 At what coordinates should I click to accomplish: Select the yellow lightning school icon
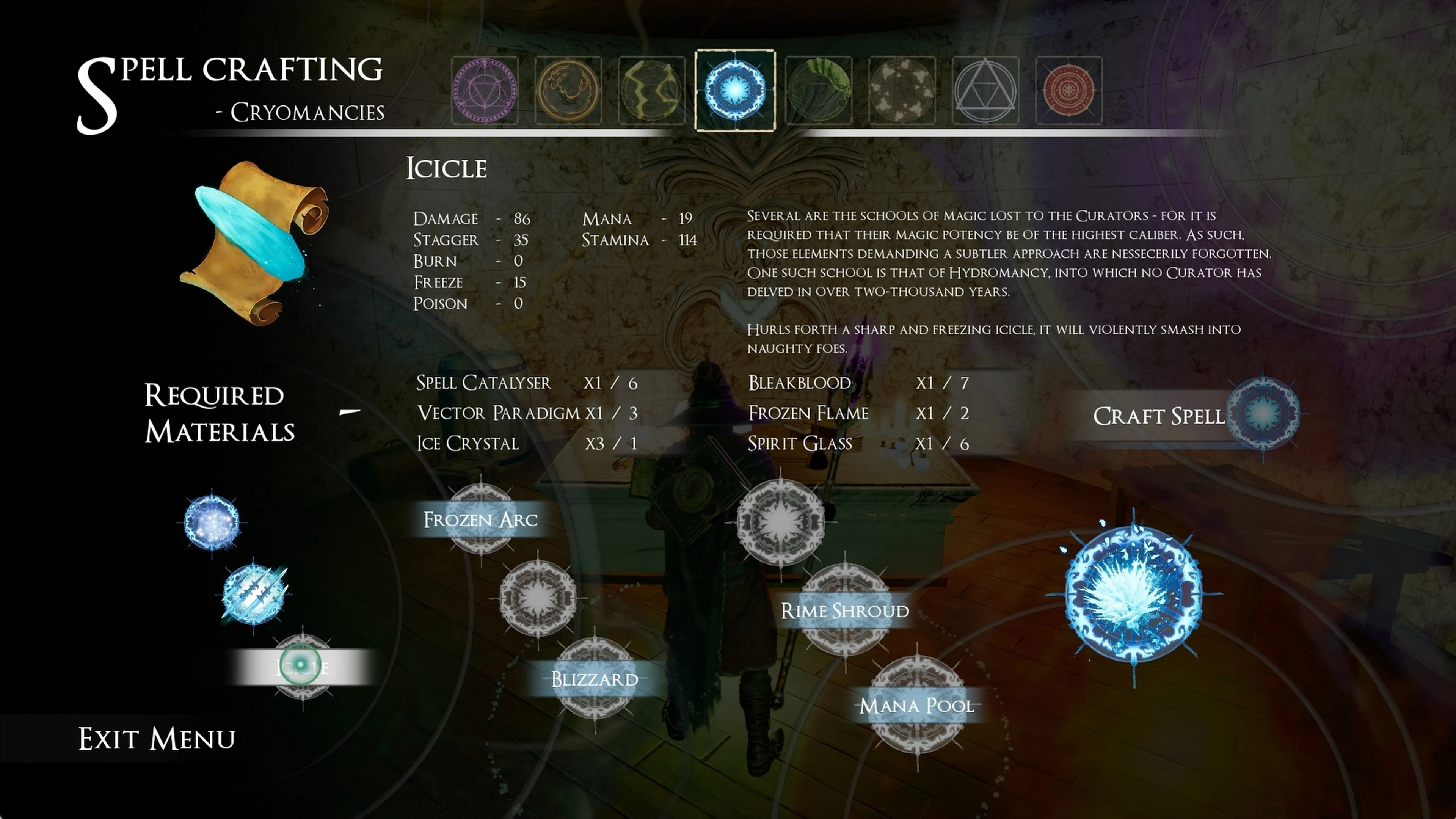651,90
